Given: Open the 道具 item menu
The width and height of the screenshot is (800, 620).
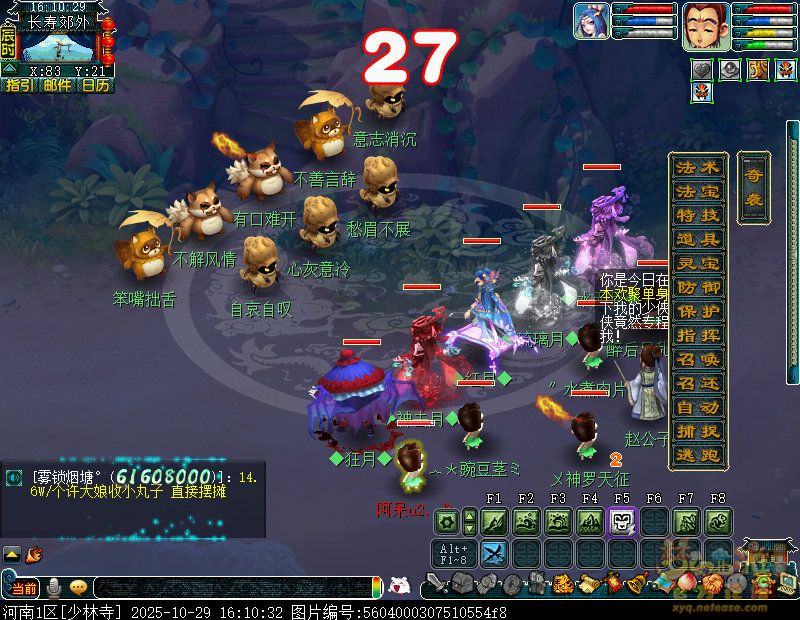Looking at the screenshot, I should click(697, 240).
